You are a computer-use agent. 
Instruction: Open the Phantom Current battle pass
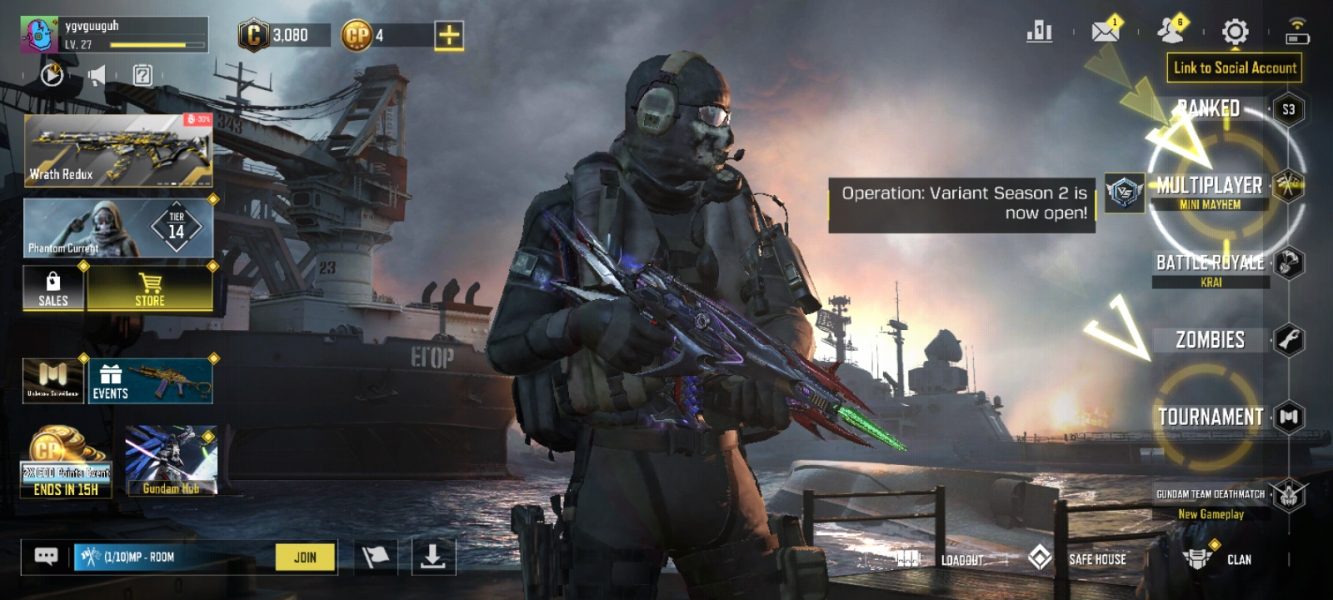(x=118, y=228)
